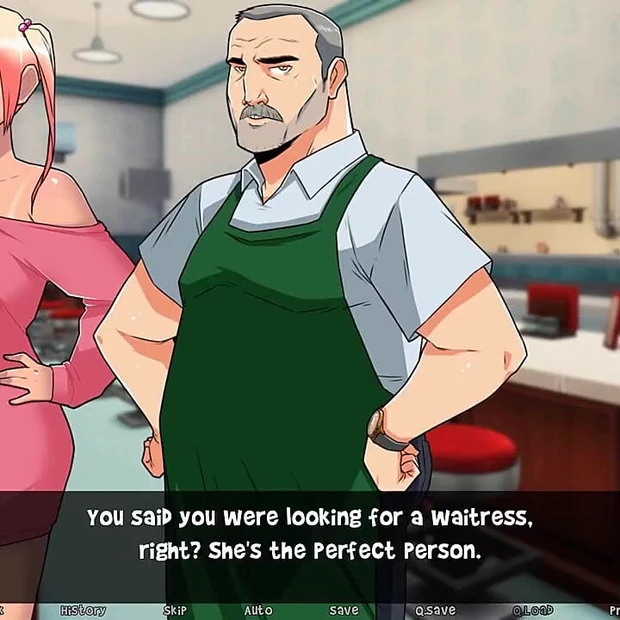
Task: Activate Skip to fast-forward dialogue
Action: tap(175, 610)
